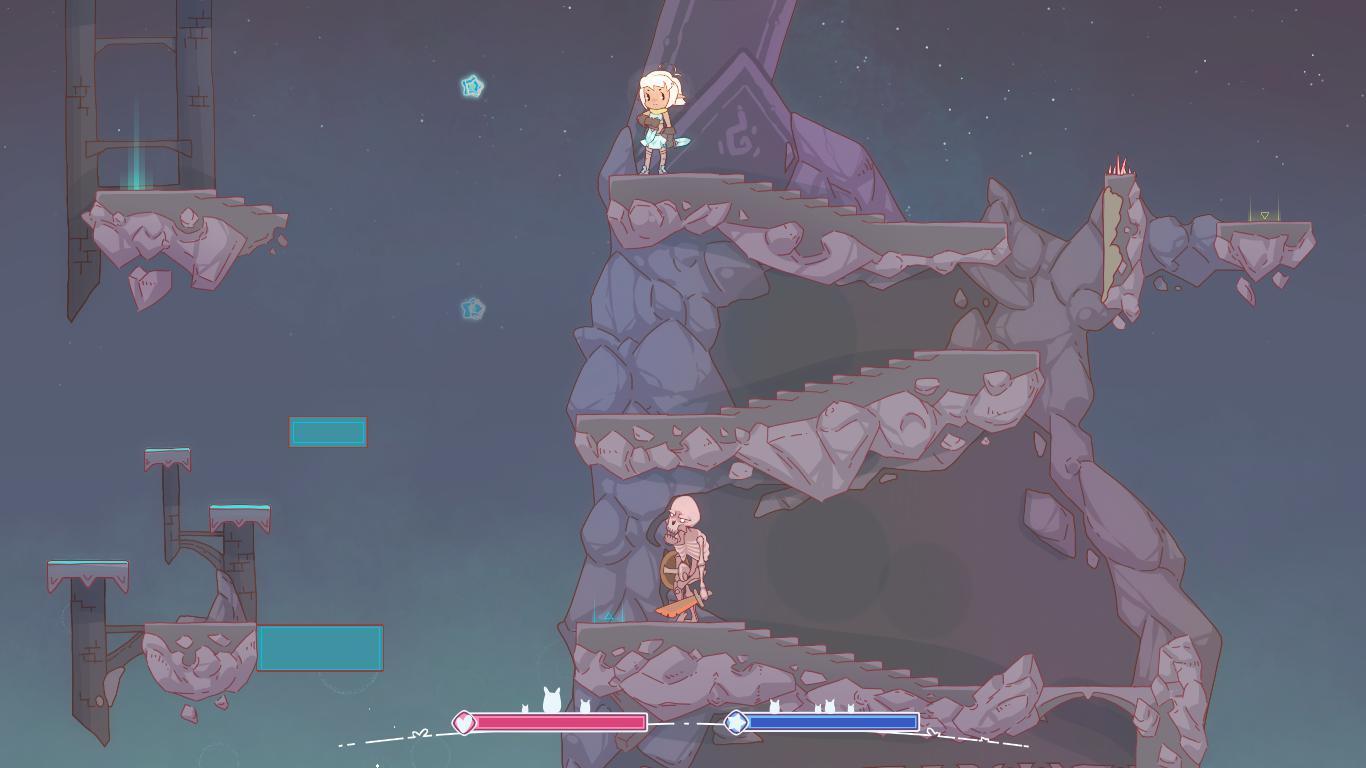Click the glowing star collectible near the top

(x=470, y=87)
